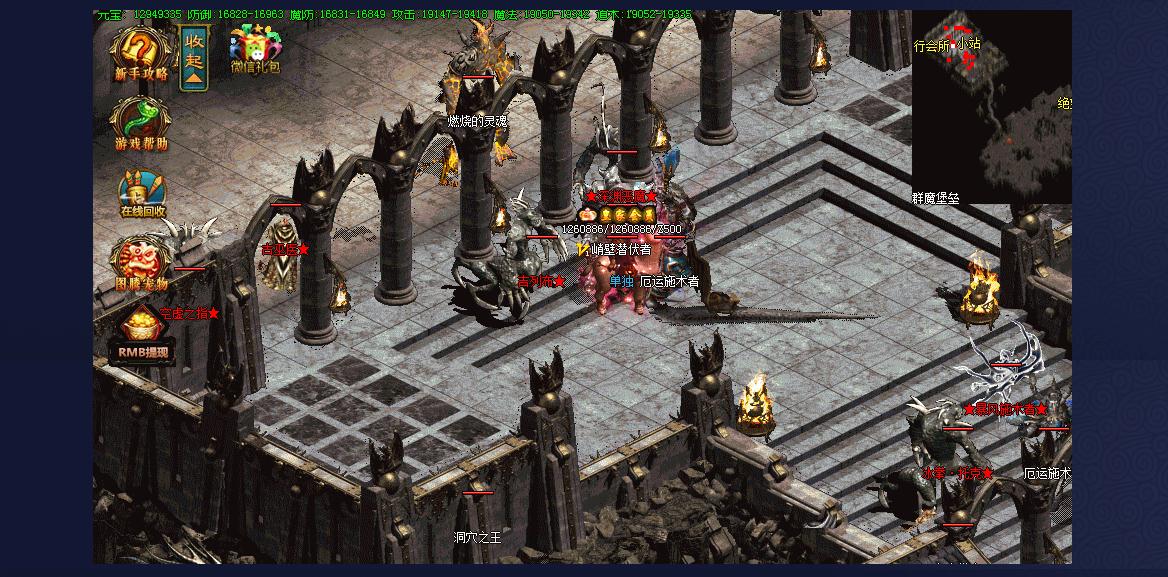The width and height of the screenshot is (1168, 577).
Task: Open the 新手攻略 beginner guide
Action: point(142,53)
